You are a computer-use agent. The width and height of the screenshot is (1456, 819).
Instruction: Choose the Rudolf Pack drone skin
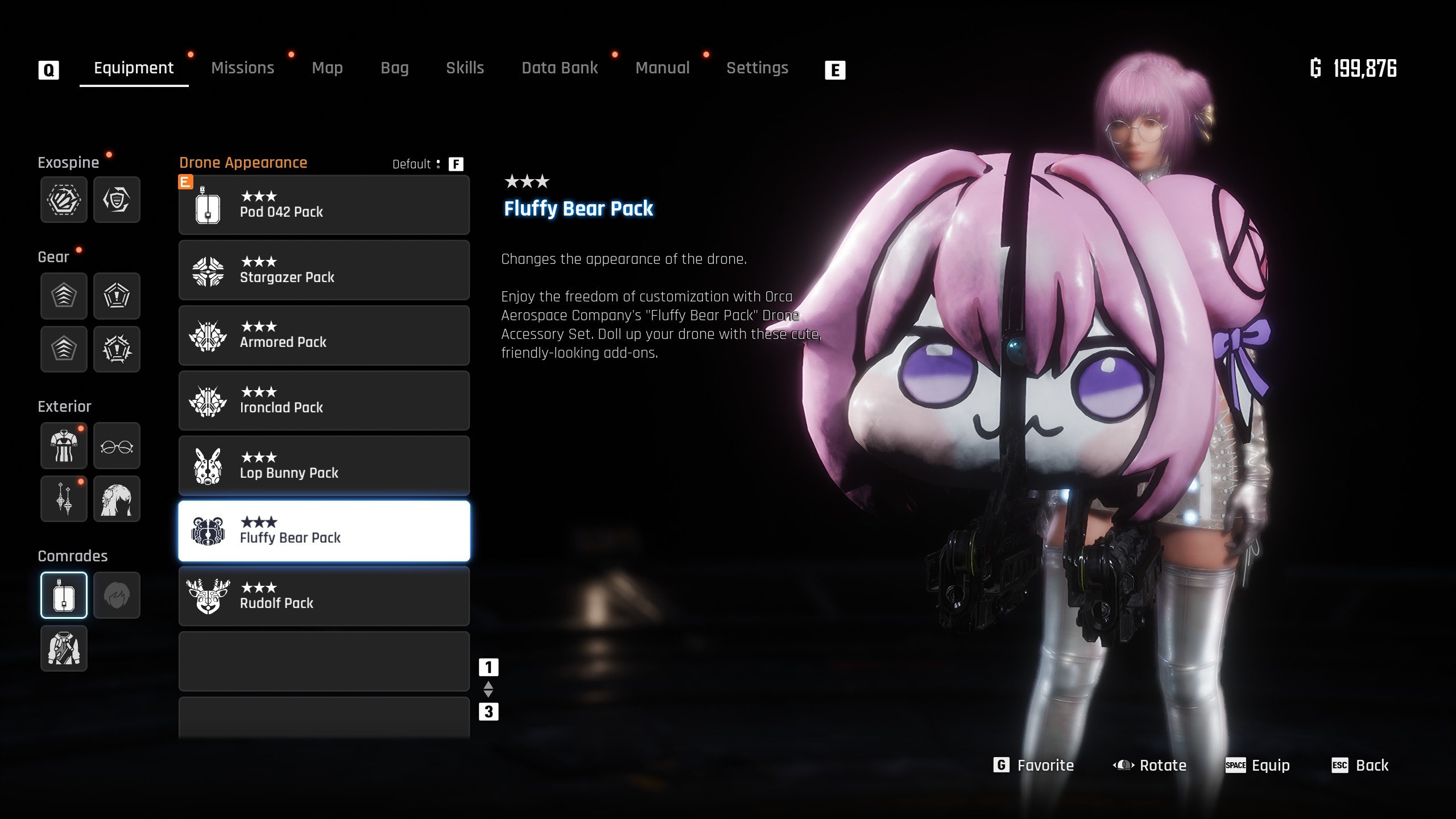pyautogui.click(x=324, y=596)
